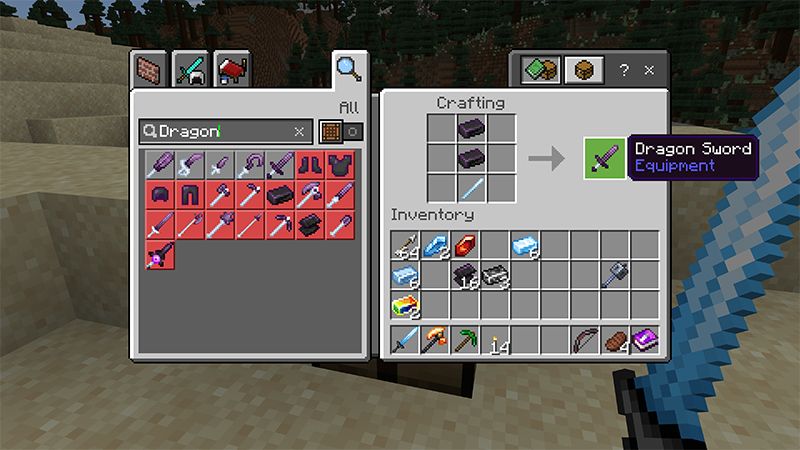
Task: Select the dragon helmet recipe
Action: (x=162, y=194)
